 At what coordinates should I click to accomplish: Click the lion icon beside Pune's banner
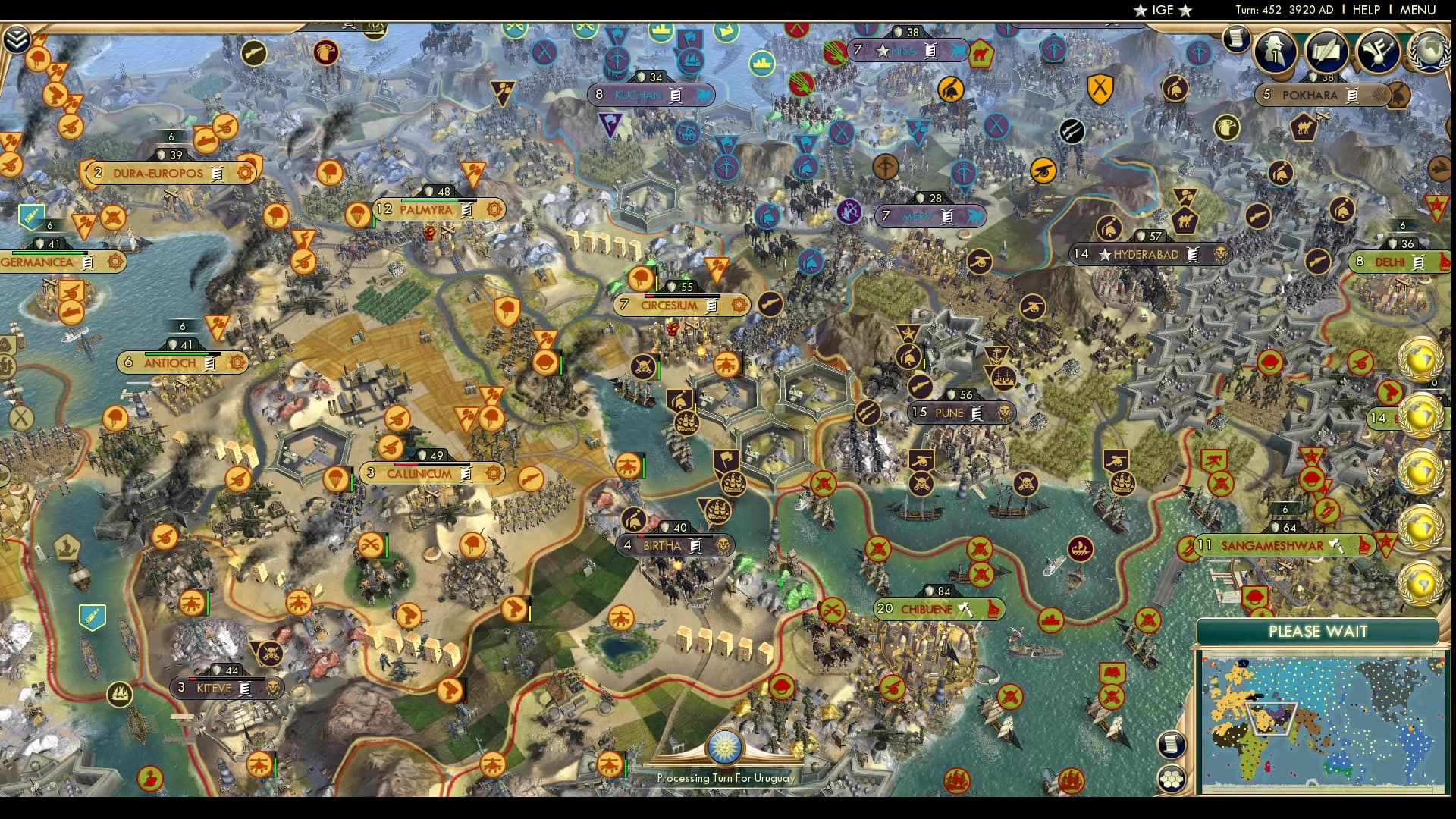click(x=1004, y=413)
